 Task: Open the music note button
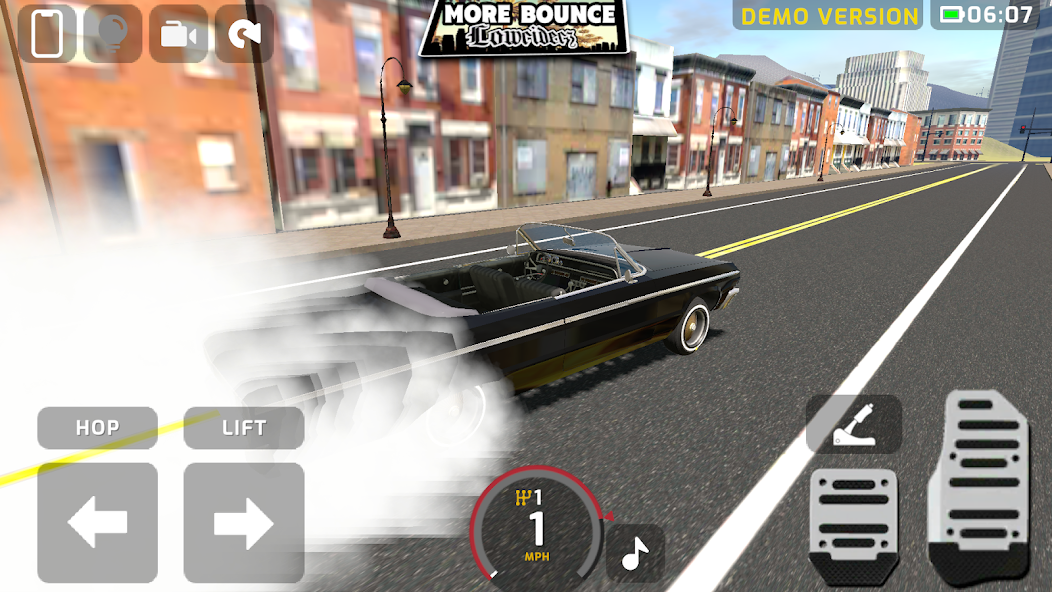635,553
